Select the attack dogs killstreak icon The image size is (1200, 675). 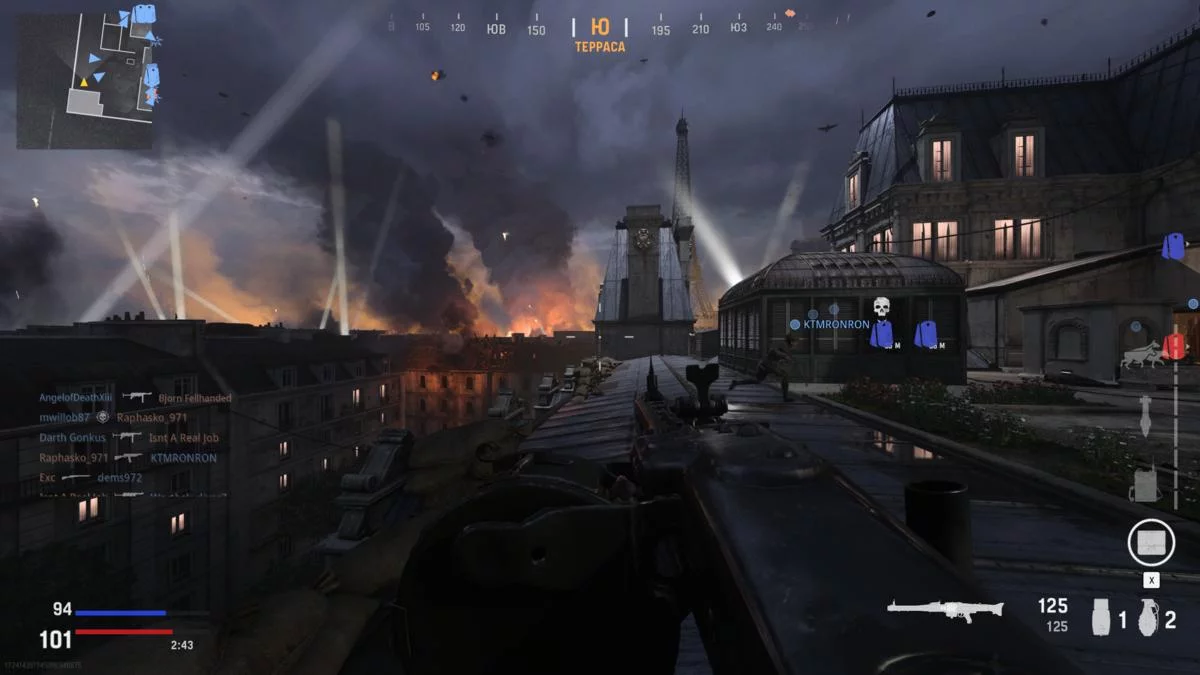[x=1139, y=356]
